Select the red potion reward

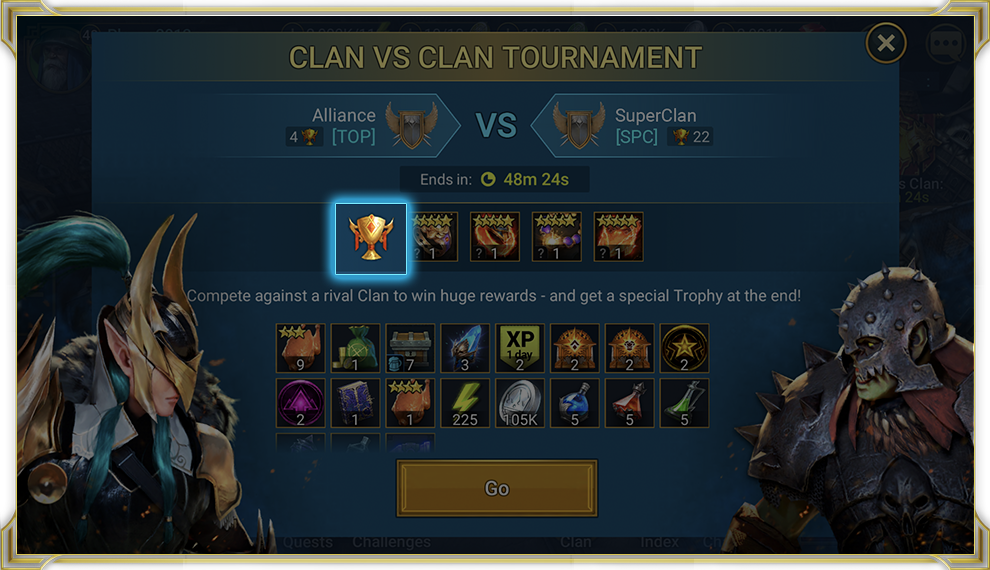tap(630, 402)
